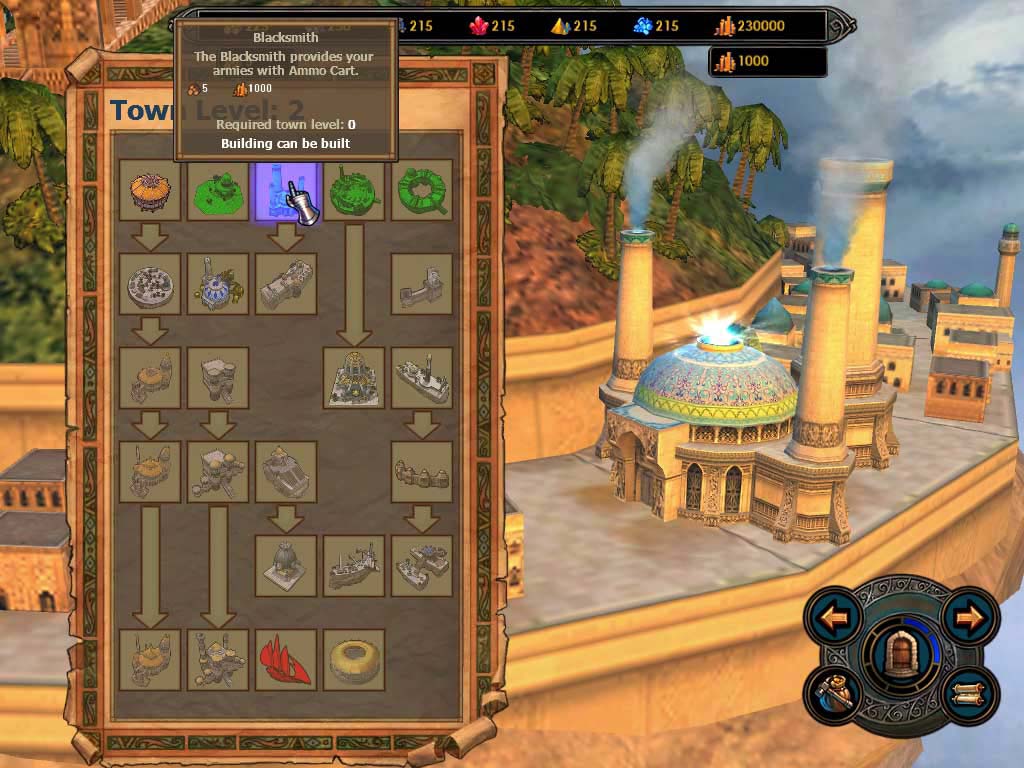Image resolution: width=1024 pixels, height=768 pixels.
Task: Leave town via the arched door button
Action: tap(901, 654)
